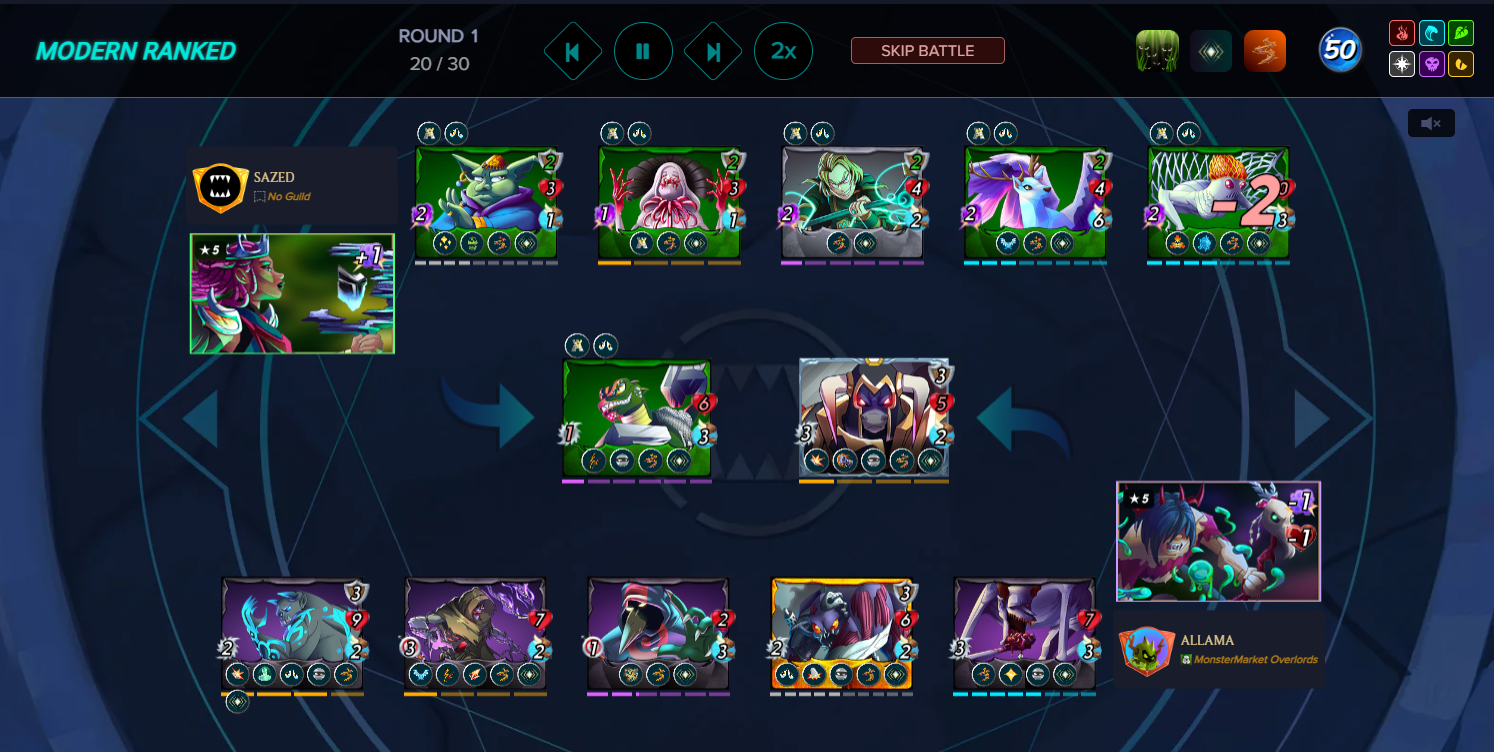This screenshot has width=1494, height=752.
Task: Mute the battle sound
Action: point(1431,123)
